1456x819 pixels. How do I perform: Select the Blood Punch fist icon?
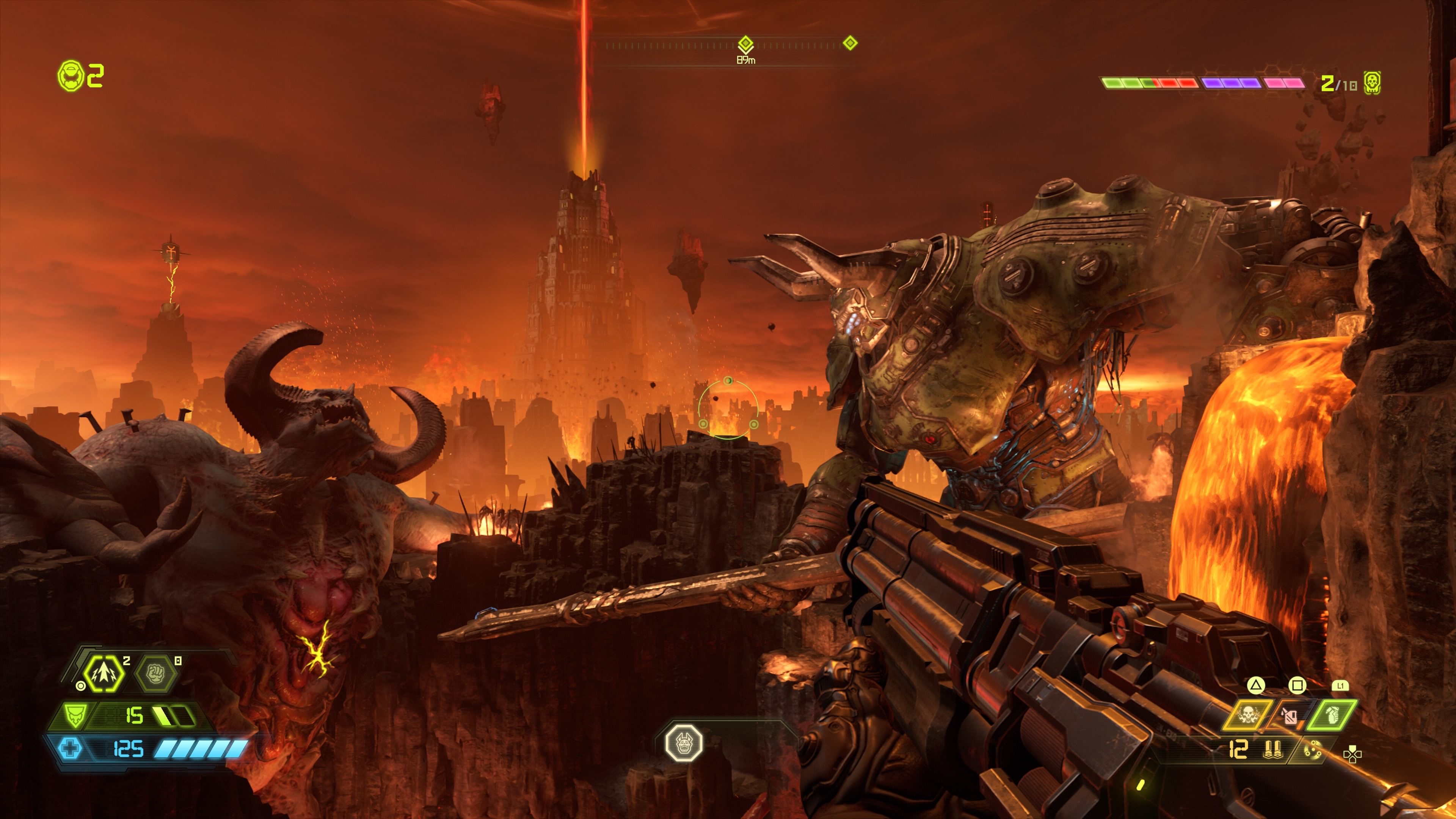coord(156,673)
